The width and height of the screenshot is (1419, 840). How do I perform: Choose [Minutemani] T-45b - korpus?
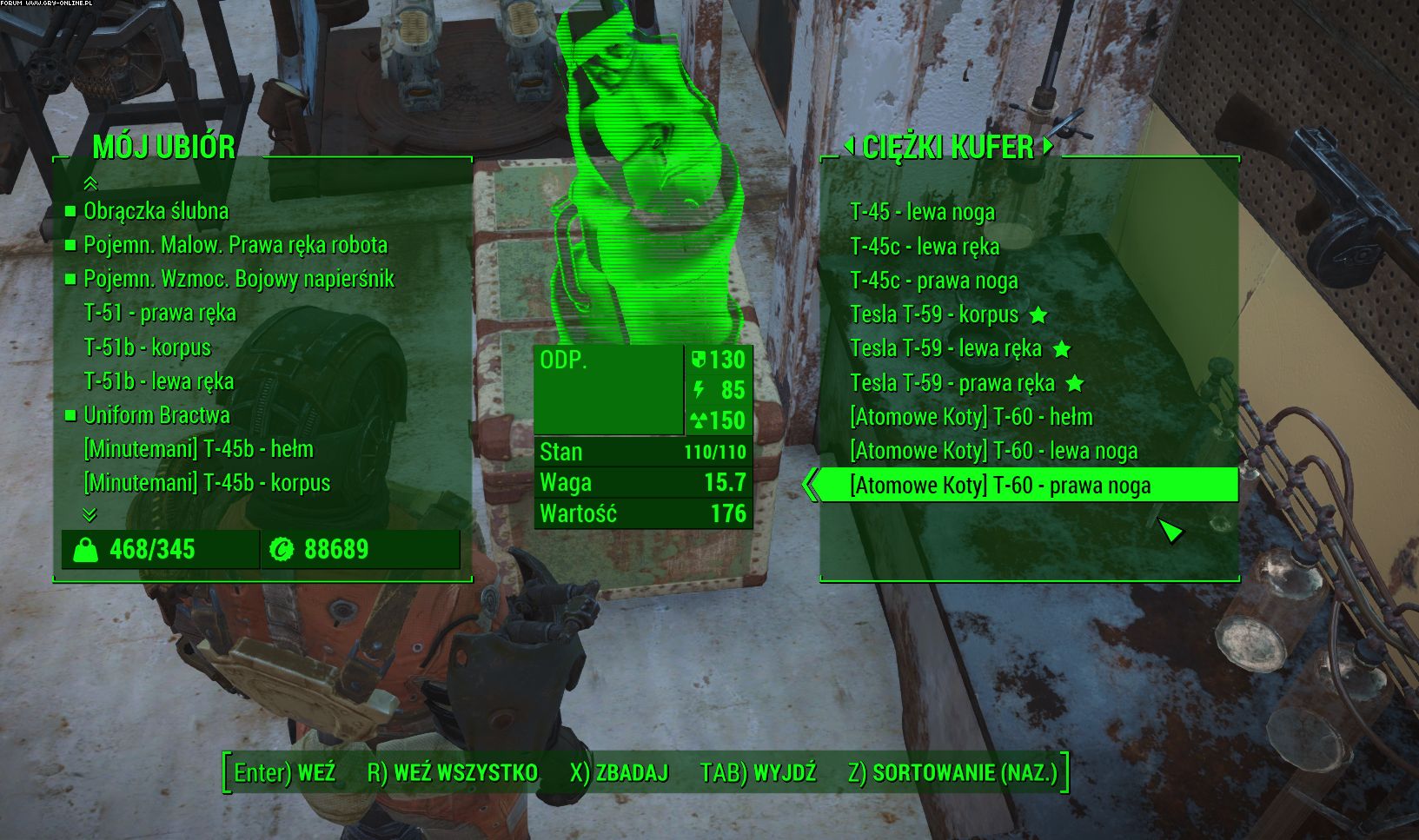[207, 483]
